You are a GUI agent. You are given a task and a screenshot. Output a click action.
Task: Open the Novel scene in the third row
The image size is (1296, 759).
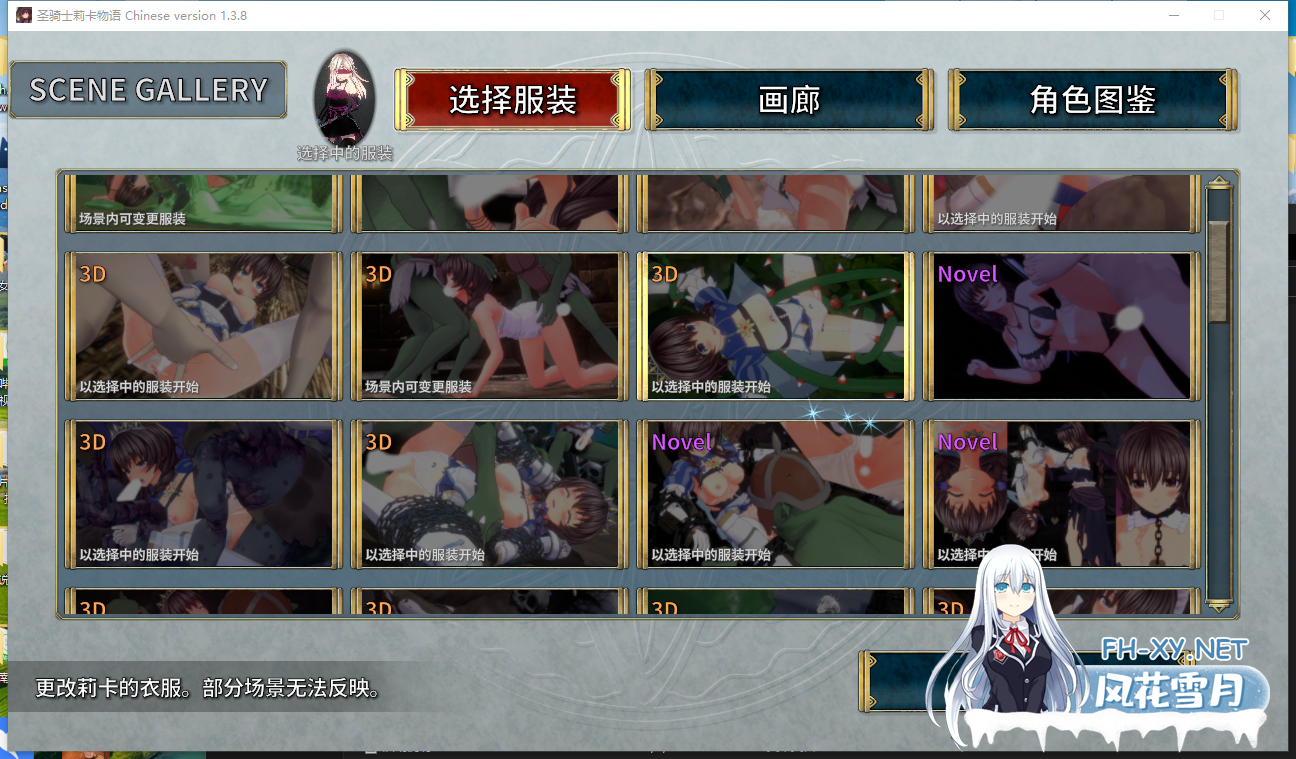(775, 494)
